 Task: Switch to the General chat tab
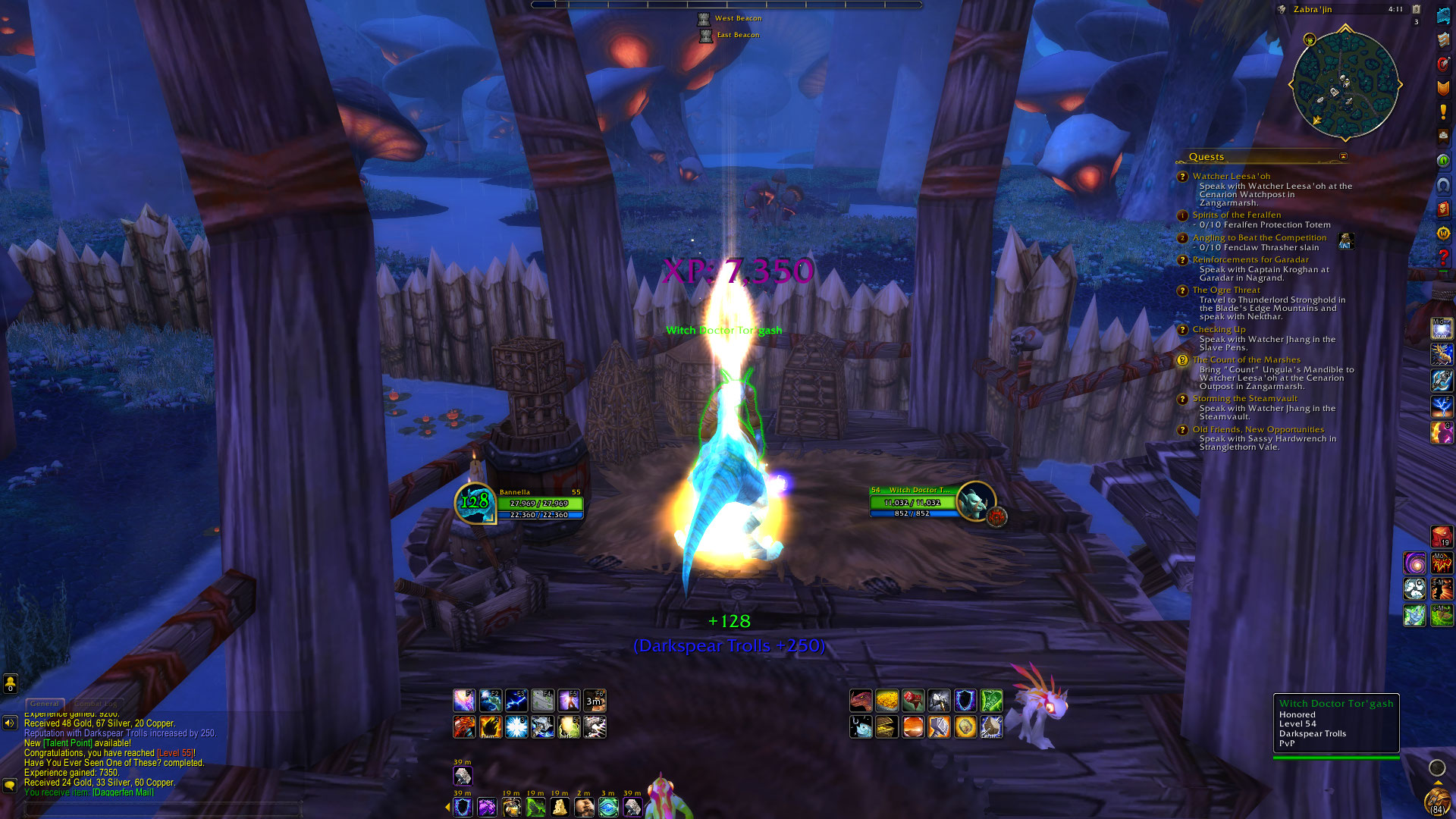click(45, 704)
